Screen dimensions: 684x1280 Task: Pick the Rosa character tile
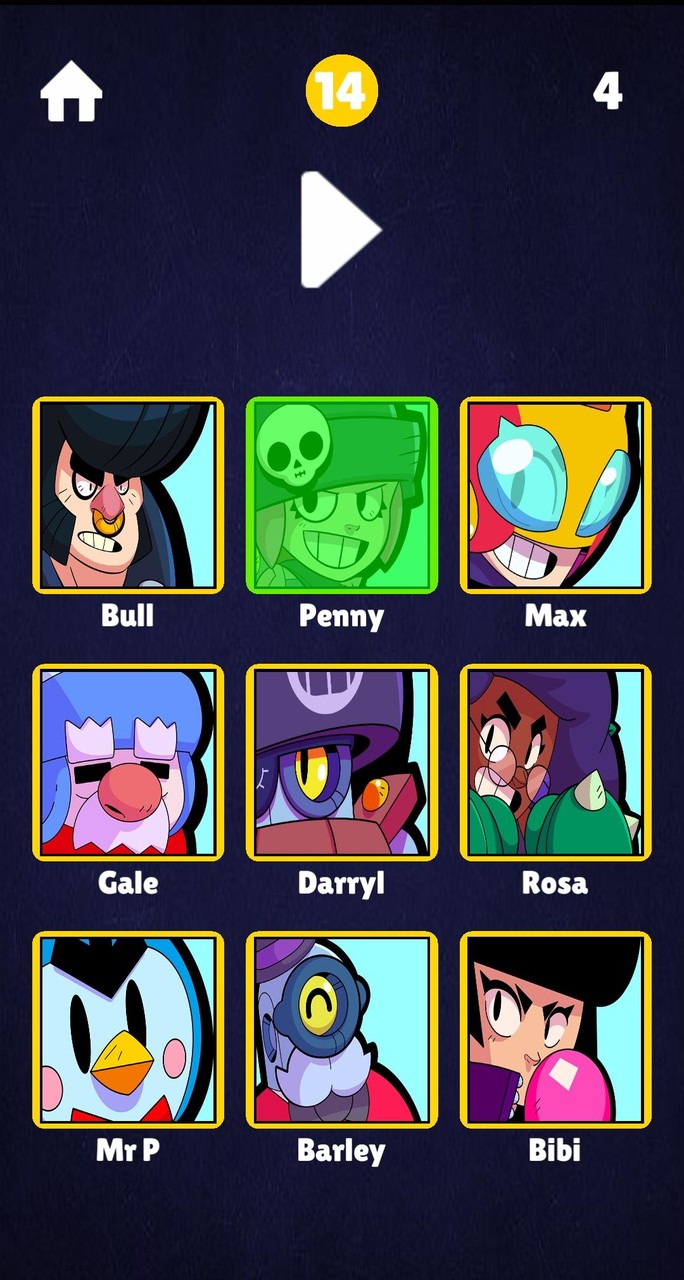[x=555, y=762]
